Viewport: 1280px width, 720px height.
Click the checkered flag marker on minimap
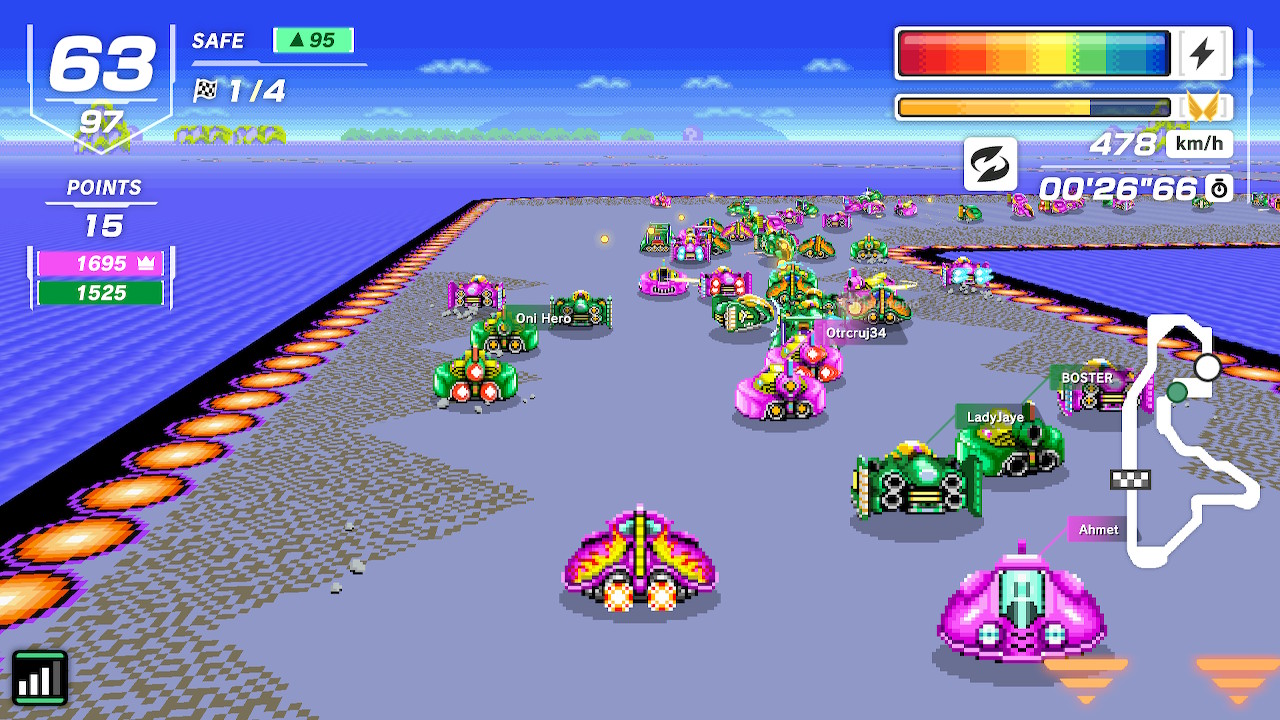pyautogui.click(x=1130, y=480)
